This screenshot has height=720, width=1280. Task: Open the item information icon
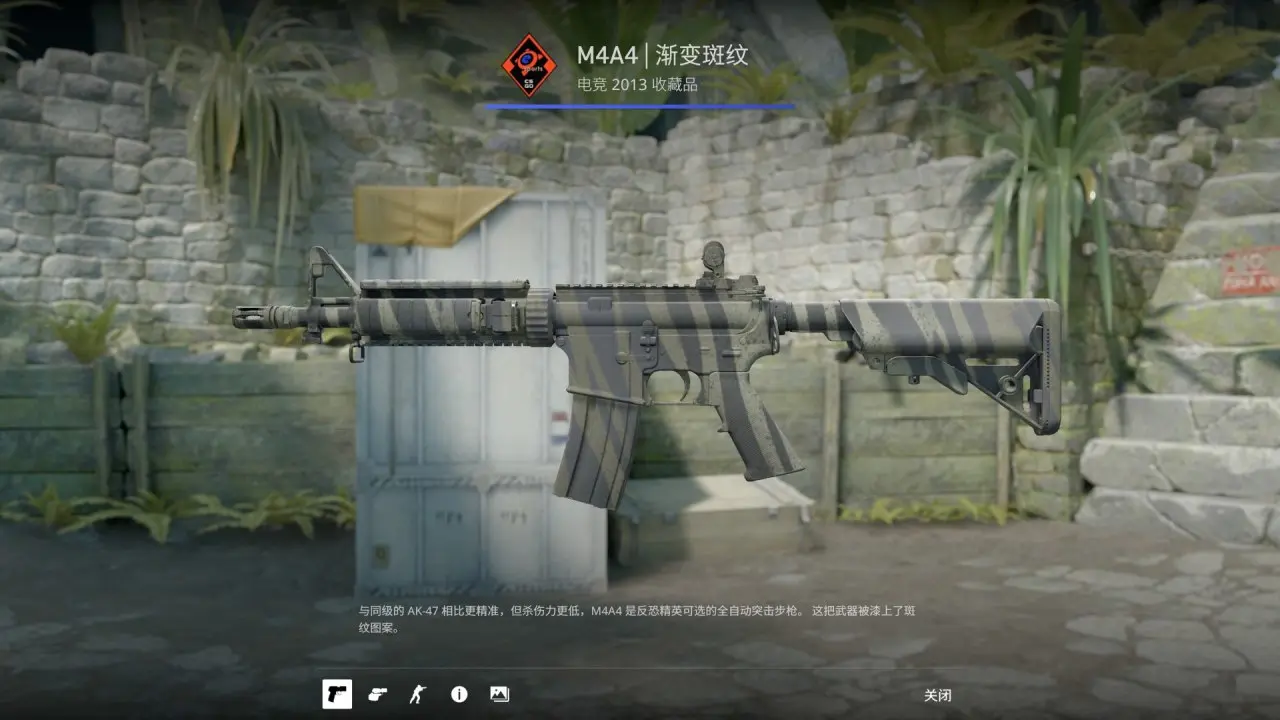click(459, 694)
